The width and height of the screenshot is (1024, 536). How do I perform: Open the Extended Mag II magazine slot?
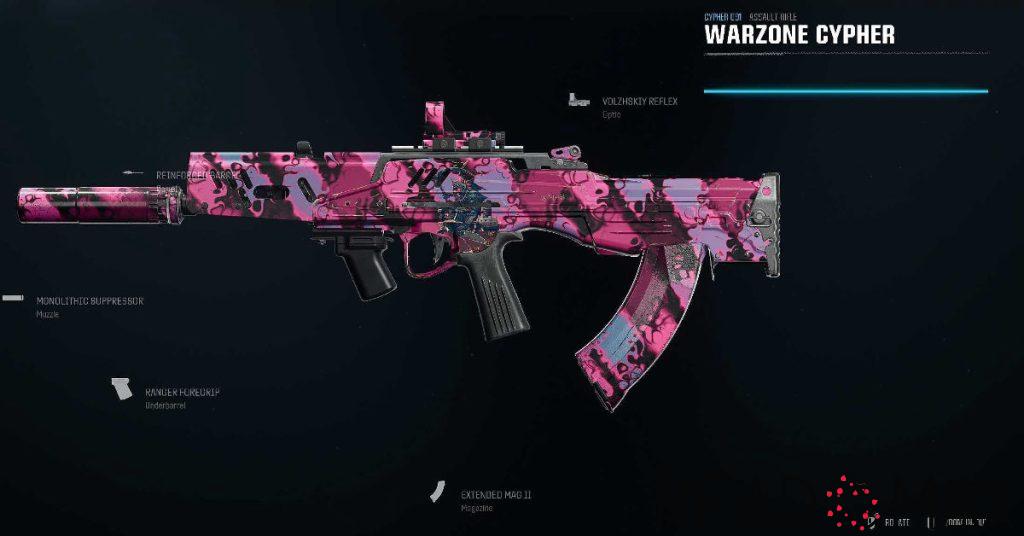495,495
